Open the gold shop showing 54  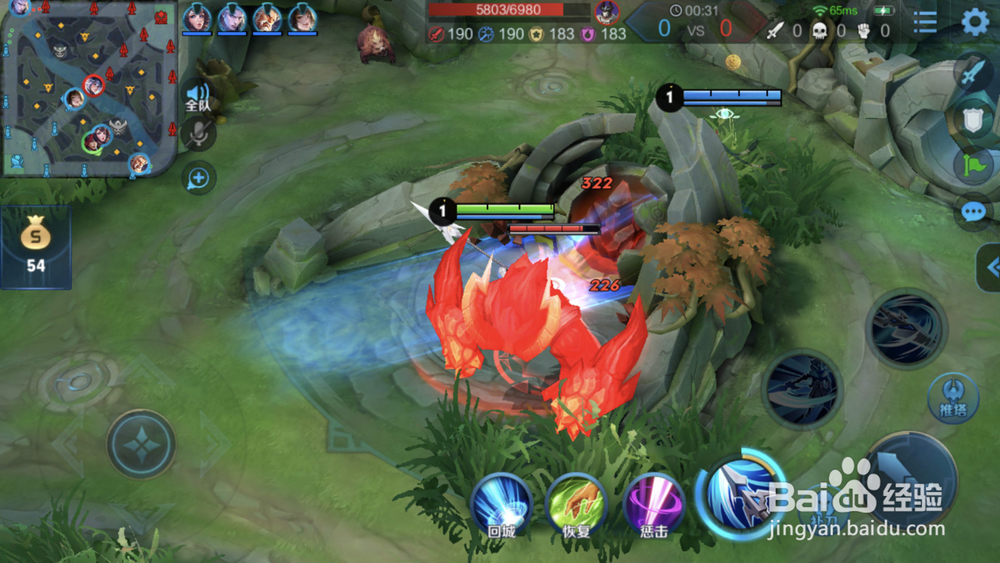pyautogui.click(x=36, y=246)
